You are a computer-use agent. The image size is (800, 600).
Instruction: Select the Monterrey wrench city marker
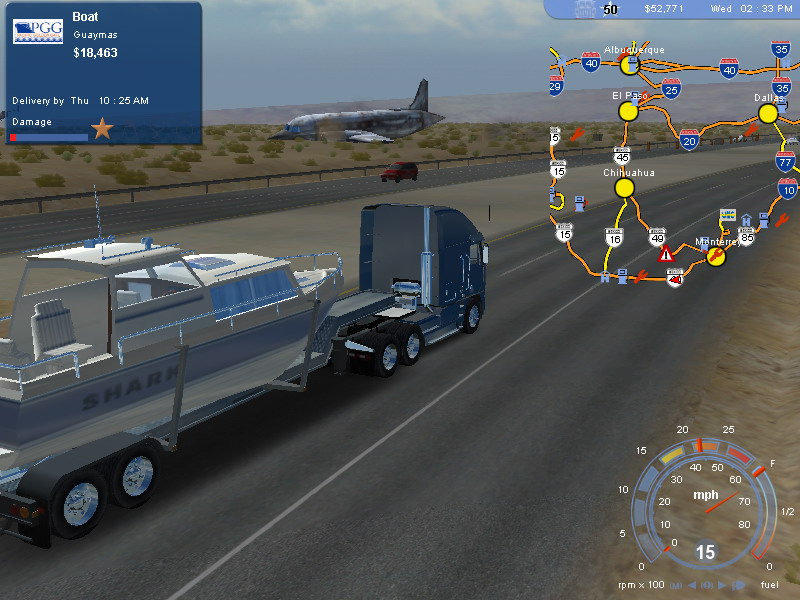point(717,256)
